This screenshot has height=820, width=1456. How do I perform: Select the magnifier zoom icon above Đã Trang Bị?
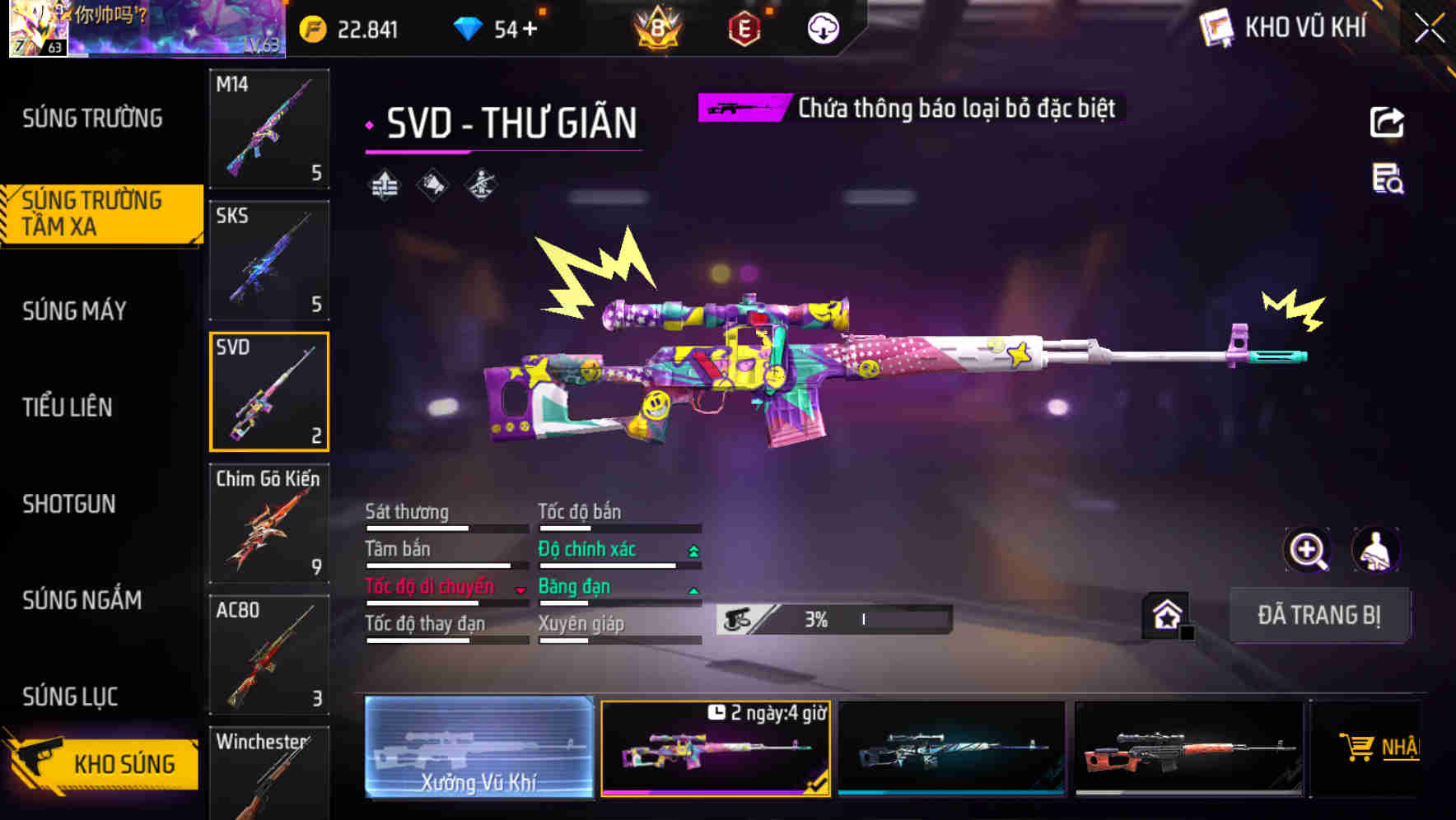click(x=1308, y=550)
